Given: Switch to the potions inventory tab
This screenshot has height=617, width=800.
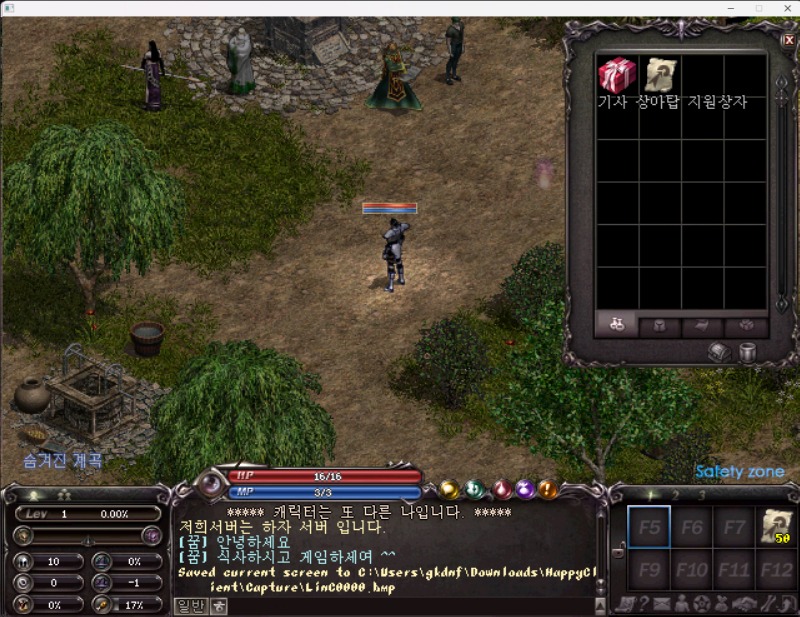Looking at the screenshot, I should coord(617,325).
